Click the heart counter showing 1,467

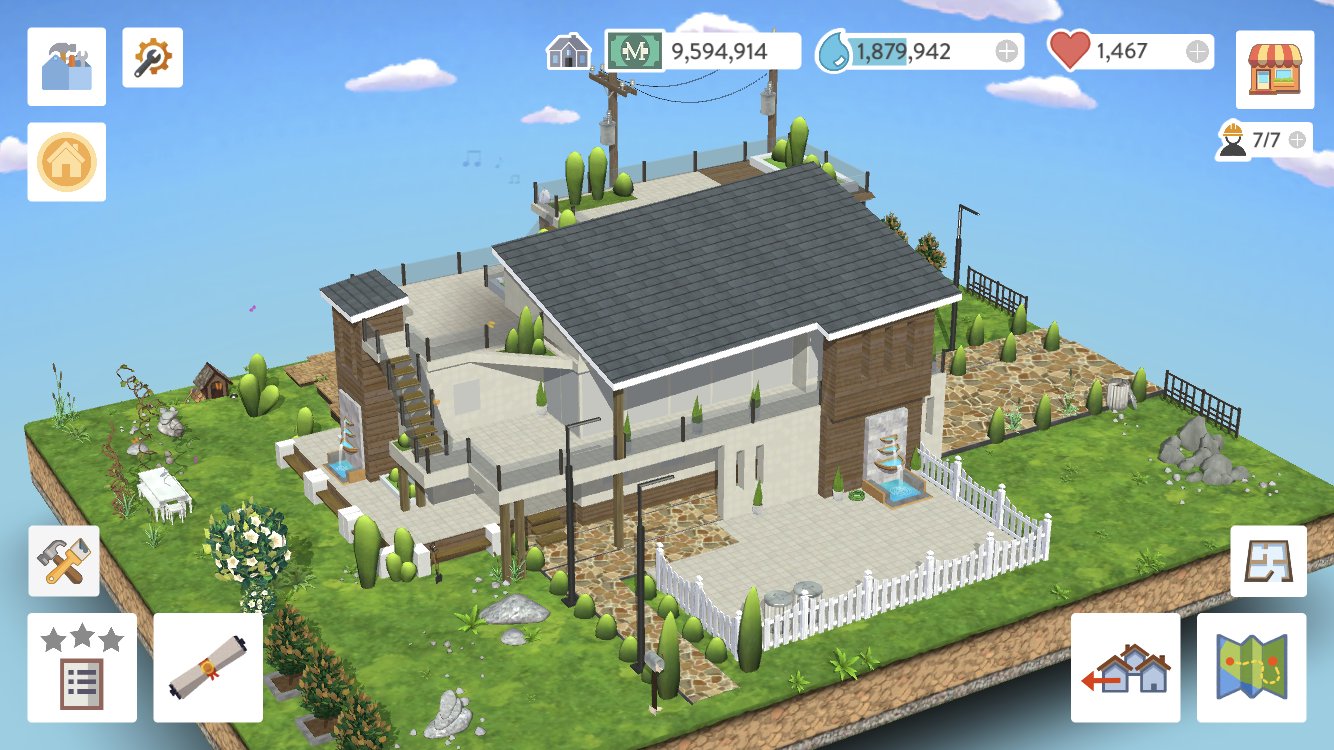pos(1122,50)
